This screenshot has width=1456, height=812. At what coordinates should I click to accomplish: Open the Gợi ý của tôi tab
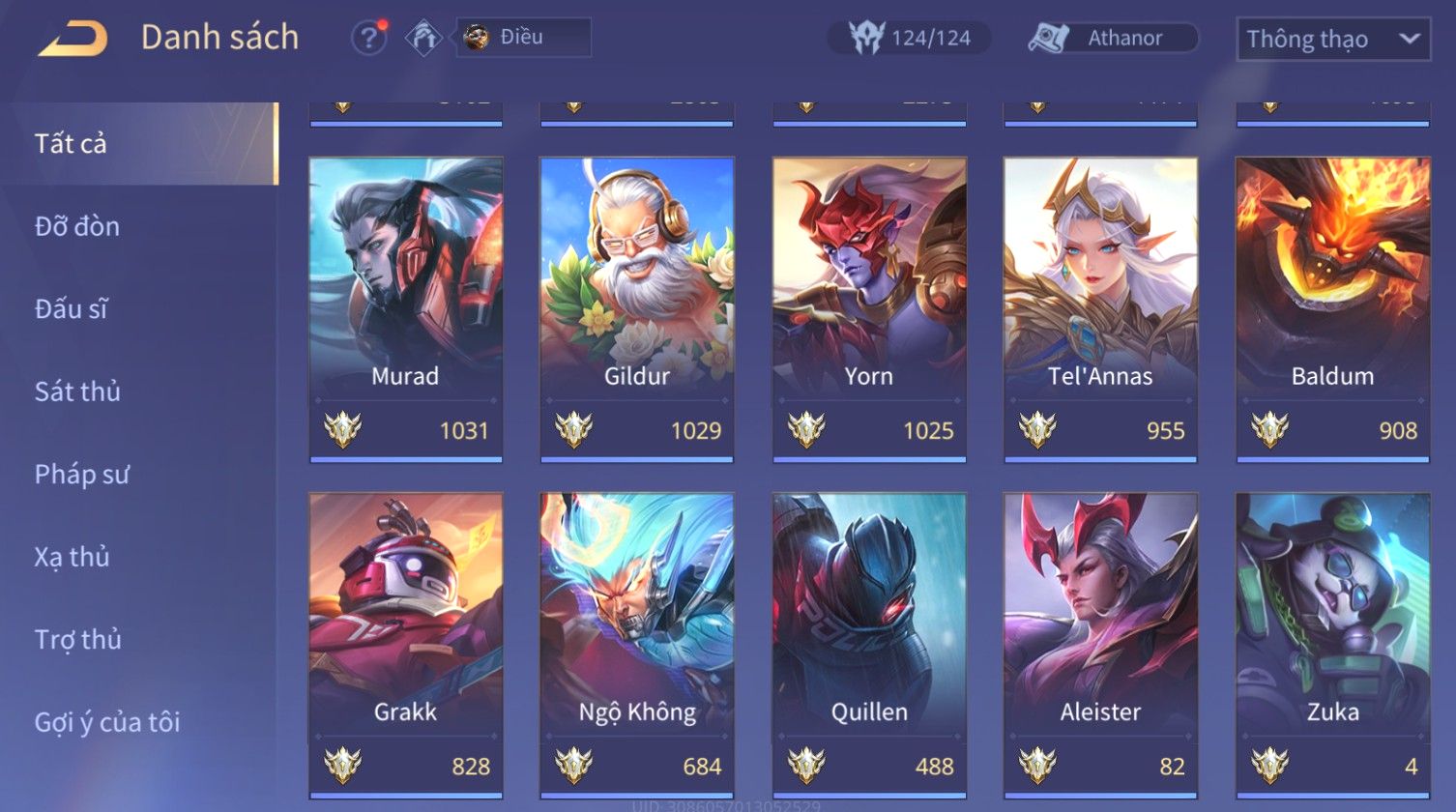[107, 722]
